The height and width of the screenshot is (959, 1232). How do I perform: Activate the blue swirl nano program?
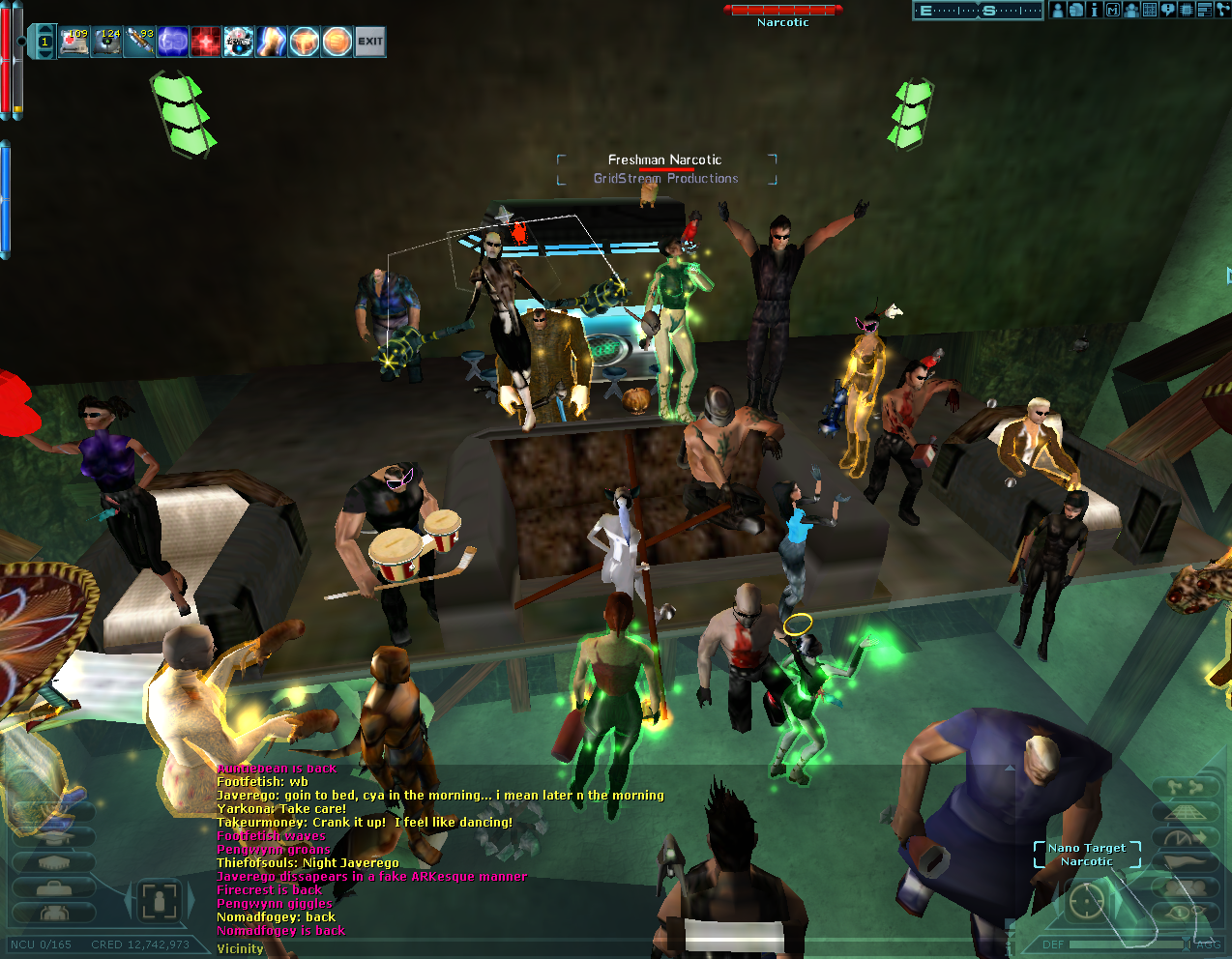click(173, 42)
